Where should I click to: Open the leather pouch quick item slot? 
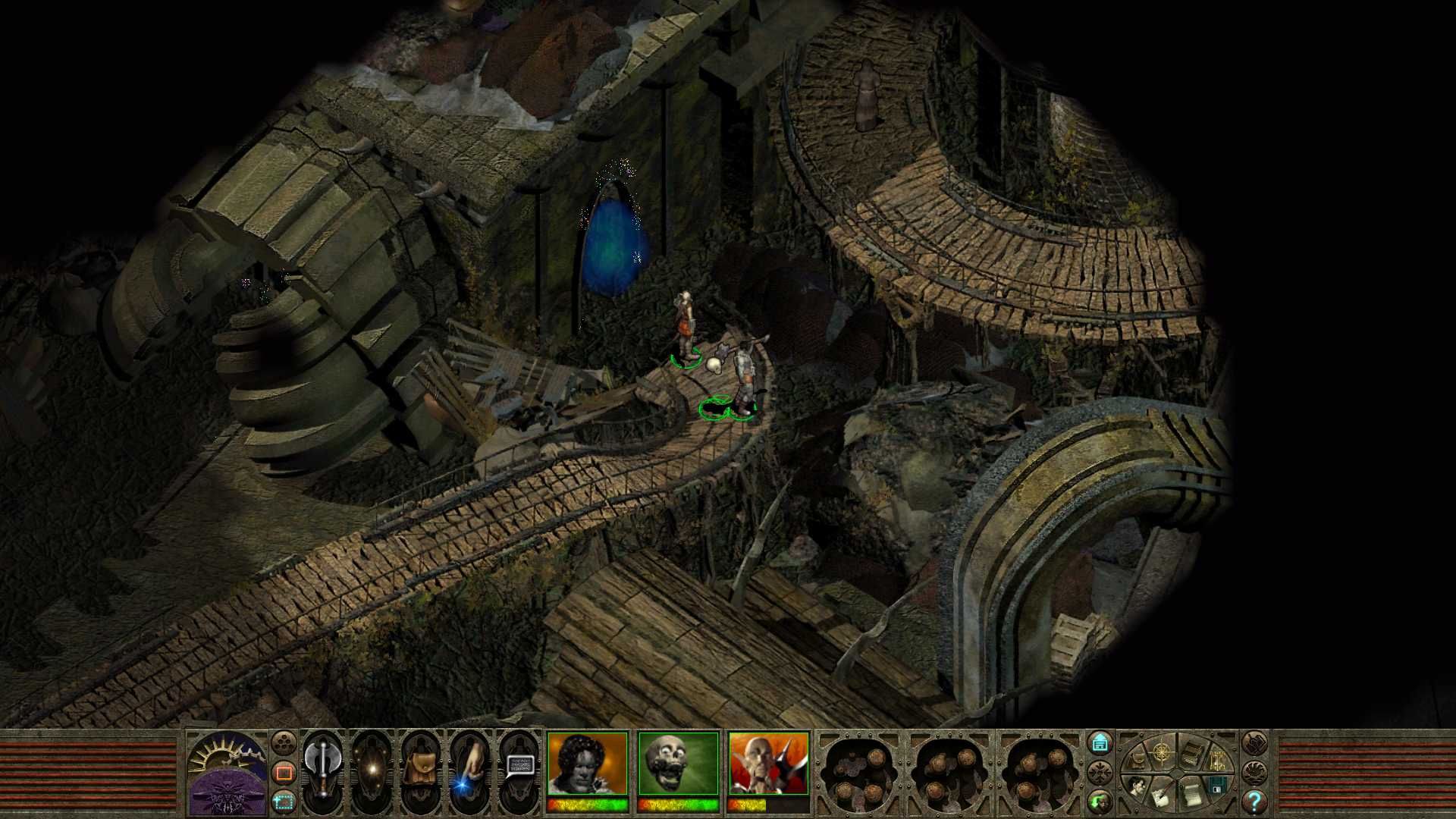420,769
